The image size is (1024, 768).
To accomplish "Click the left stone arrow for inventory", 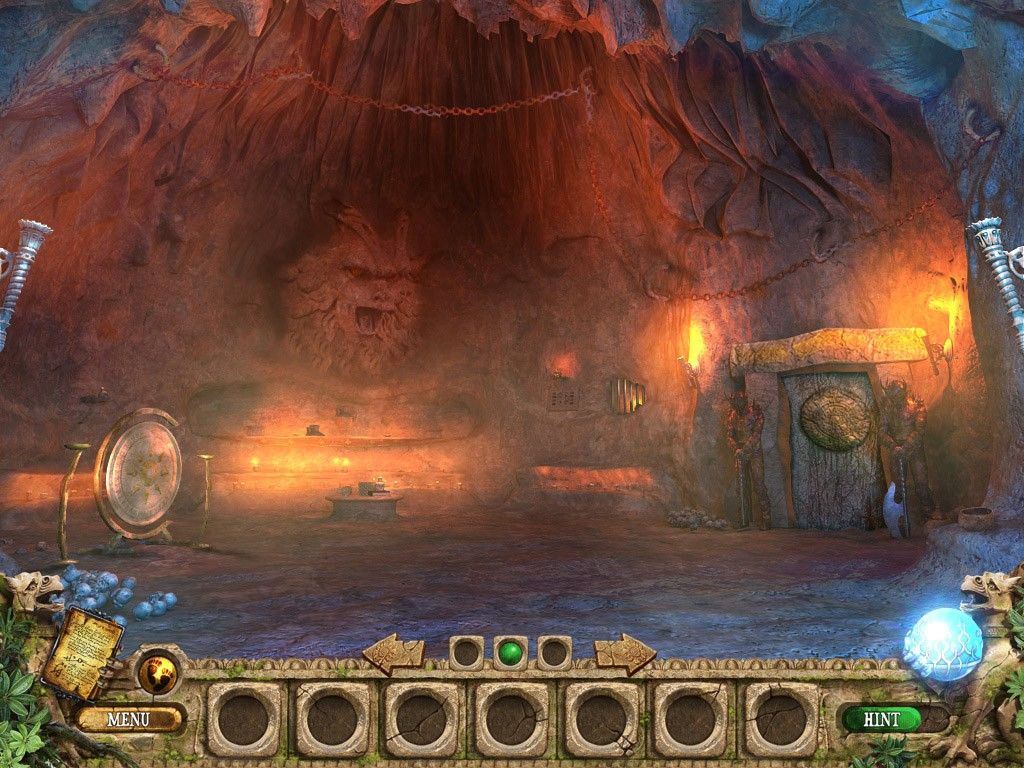I will point(393,653).
